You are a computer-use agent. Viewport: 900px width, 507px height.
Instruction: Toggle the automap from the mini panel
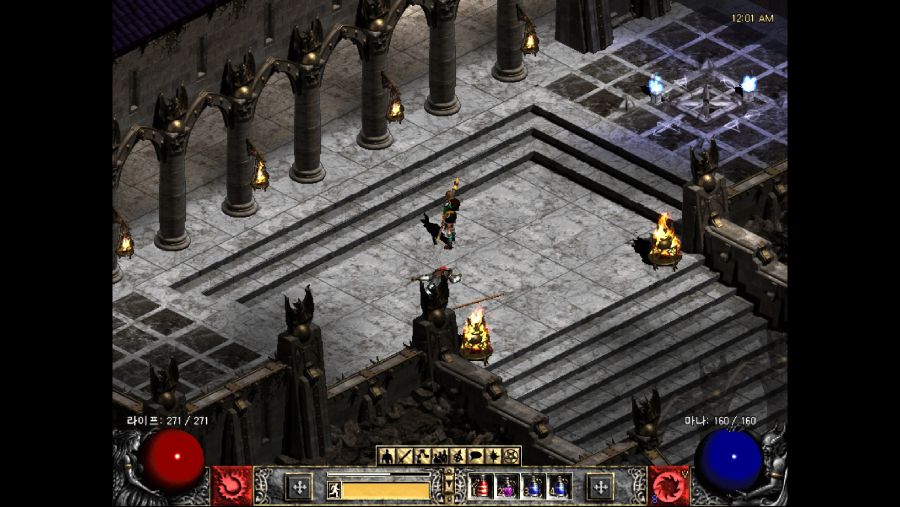pos(458,456)
